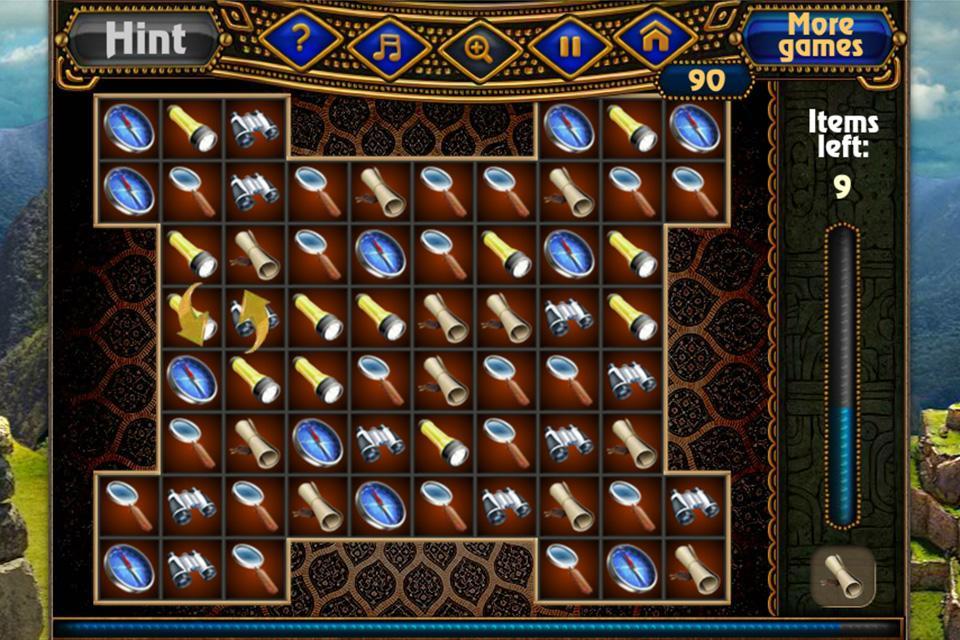Pause the game
The height and width of the screenshot is (640, 960).
pyautogui.click(x=570, y=47)
